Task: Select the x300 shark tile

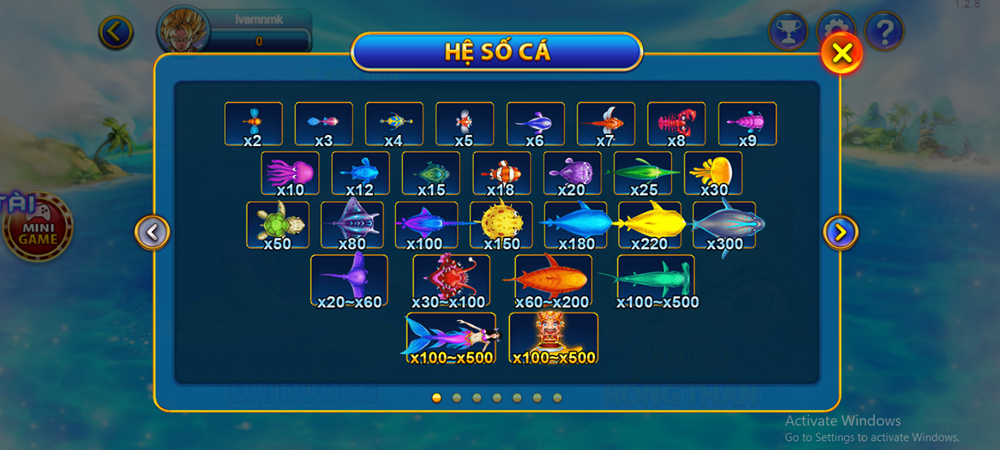Action: coord(725,225)
